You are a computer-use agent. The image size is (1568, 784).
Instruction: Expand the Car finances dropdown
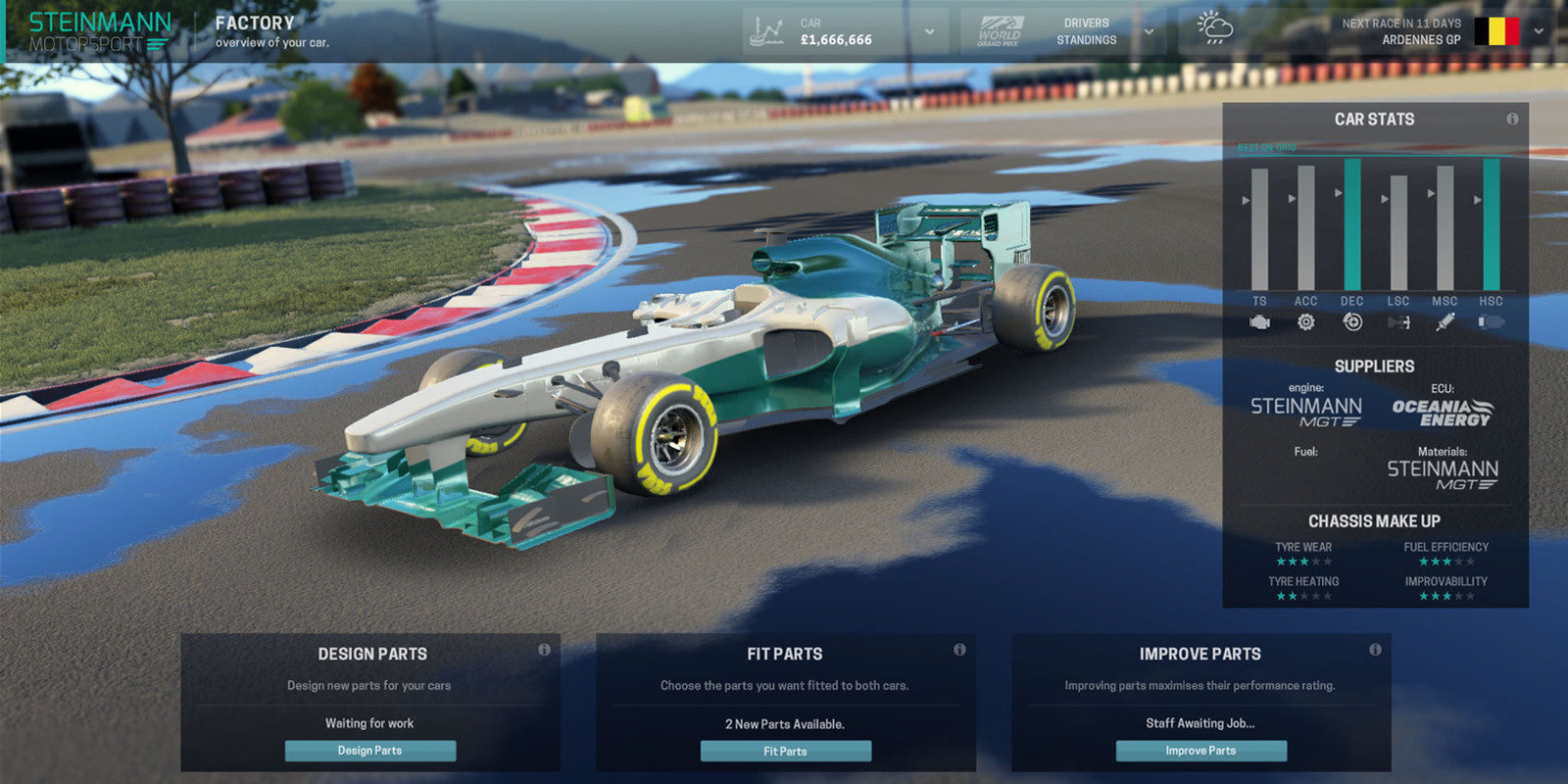pyautogui.click(x=929, y=32)
